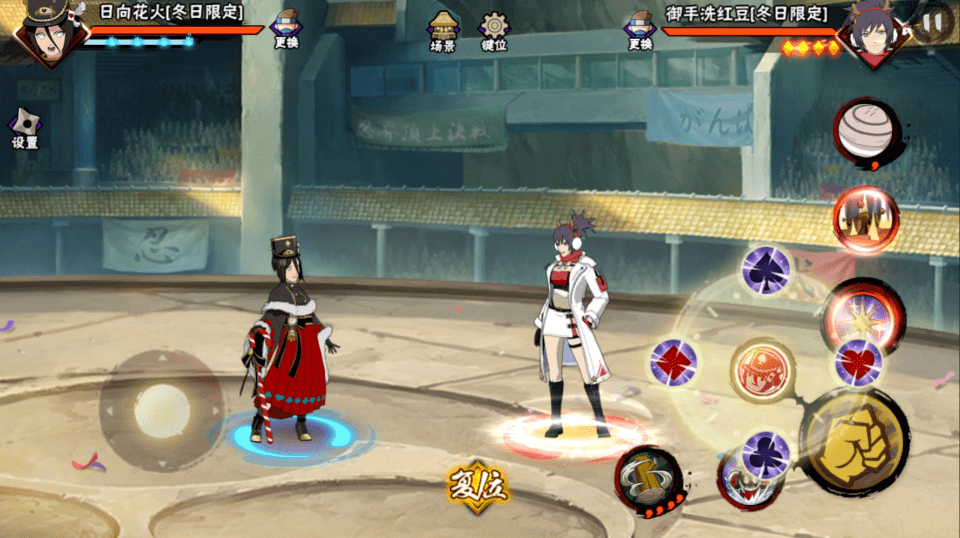Swap the opponent's ninja with 更换
Image resolution: width=960 pixels, height=538 pixels.
pyautogui.click(x=640, y=29)
